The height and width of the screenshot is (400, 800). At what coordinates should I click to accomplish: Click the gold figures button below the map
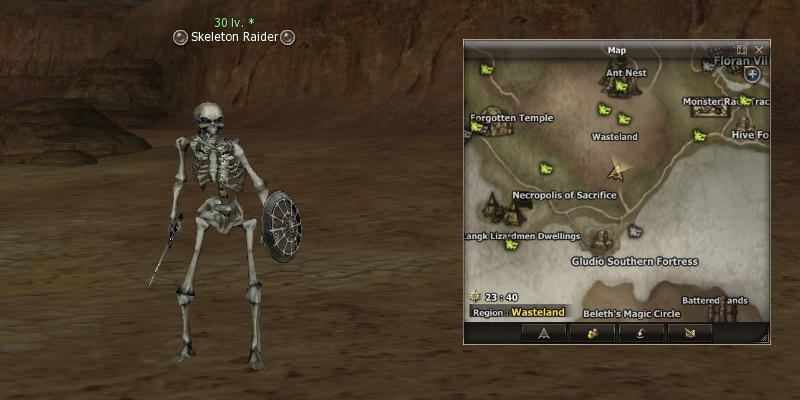pyautogui.click(x=593, y=333)
